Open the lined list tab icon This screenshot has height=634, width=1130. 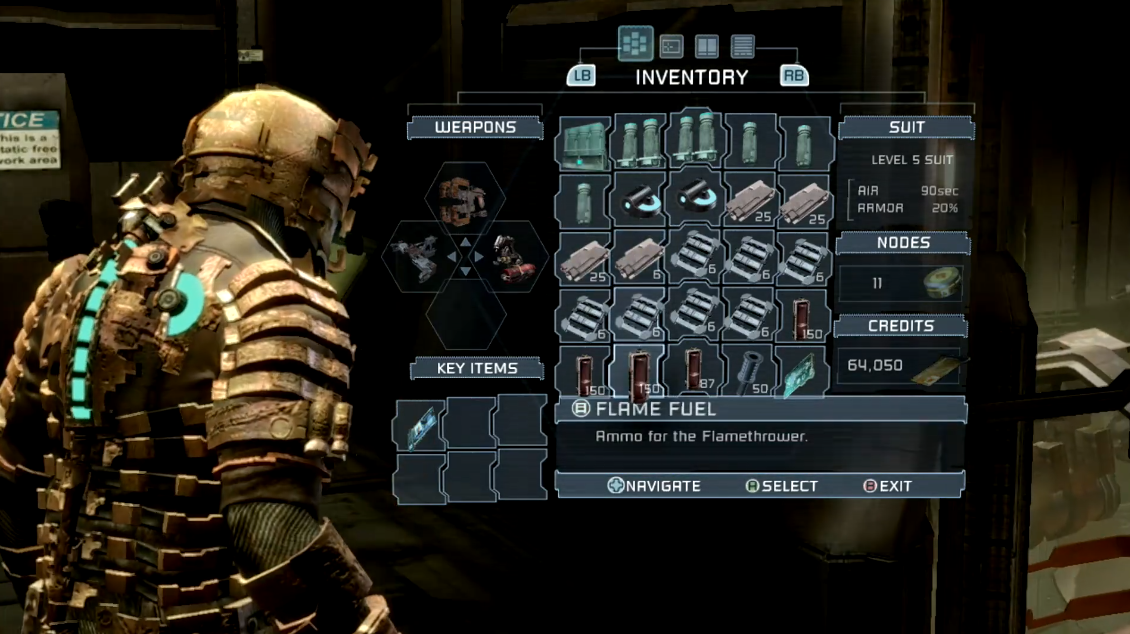(743, 46)
